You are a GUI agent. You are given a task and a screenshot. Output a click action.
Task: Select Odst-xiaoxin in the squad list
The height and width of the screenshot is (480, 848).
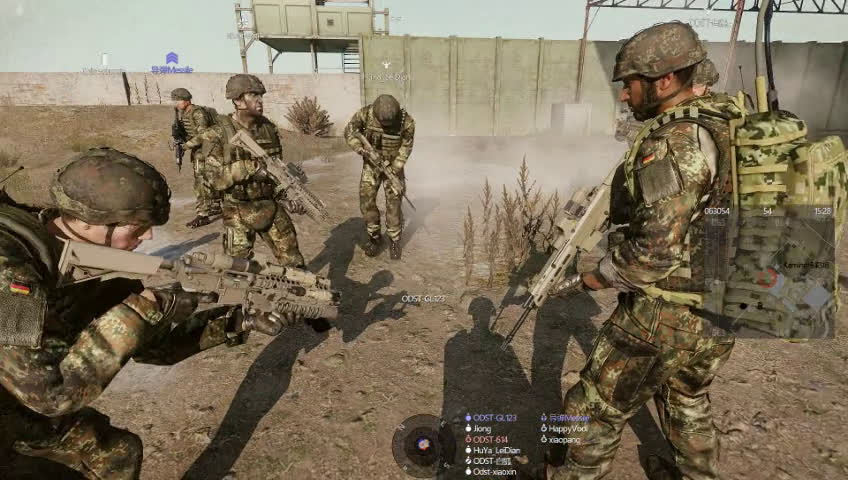point(494,472)
